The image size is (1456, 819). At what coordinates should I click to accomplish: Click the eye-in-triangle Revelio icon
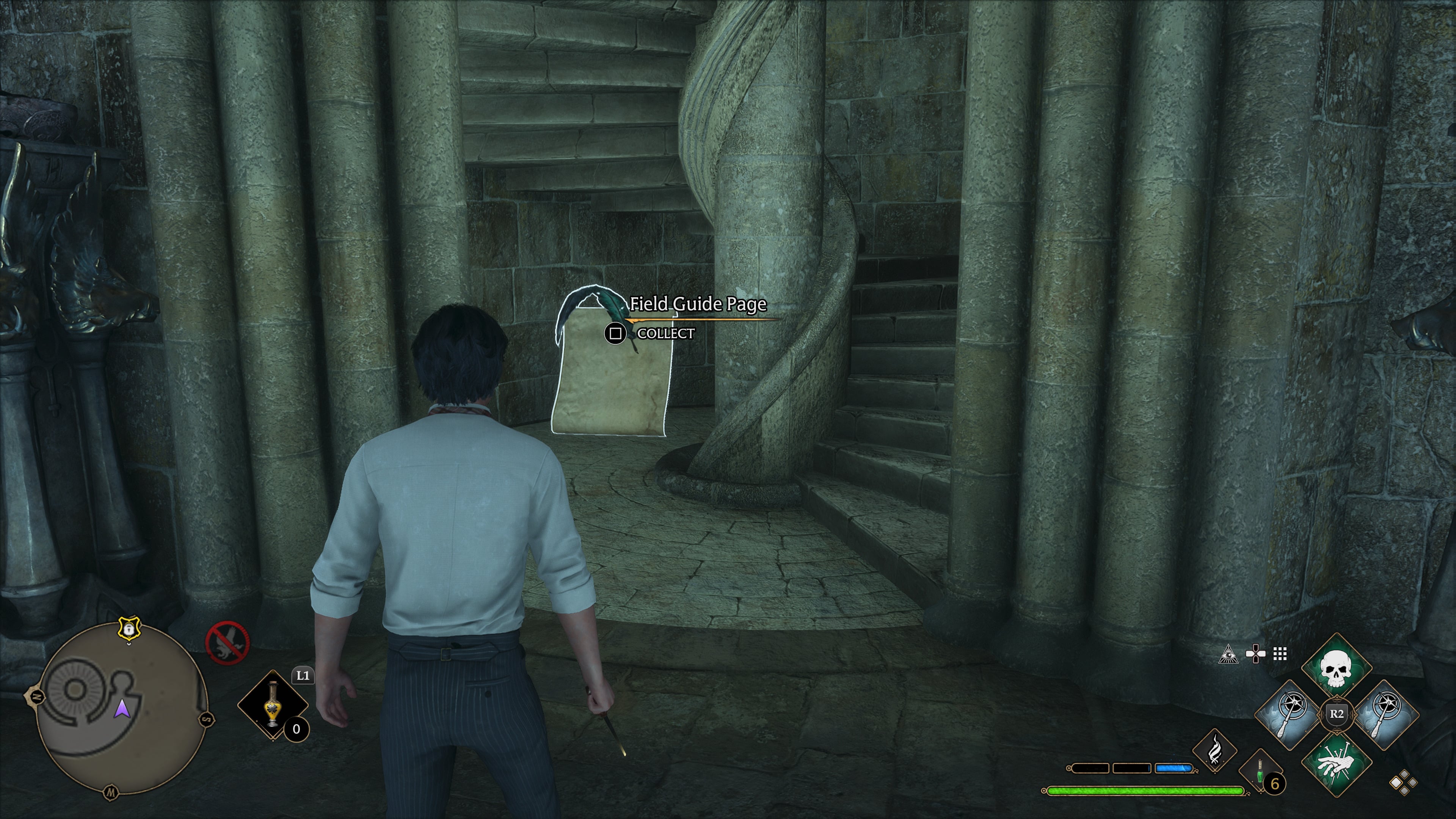pos(1228,654)
